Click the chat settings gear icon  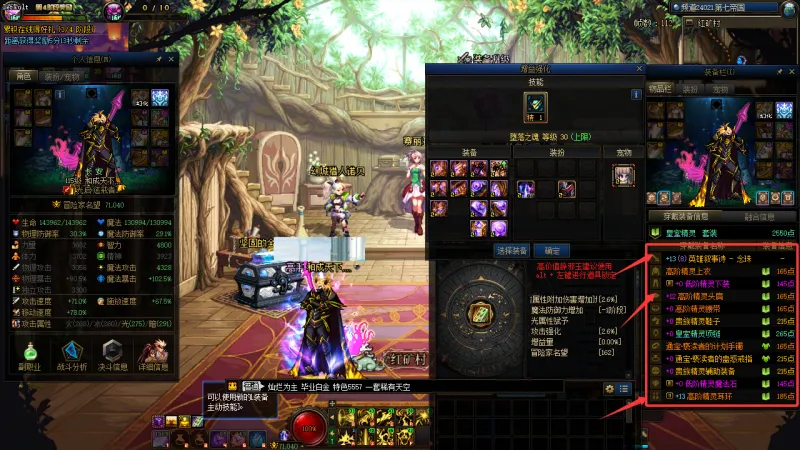click(x=610, y=388)
